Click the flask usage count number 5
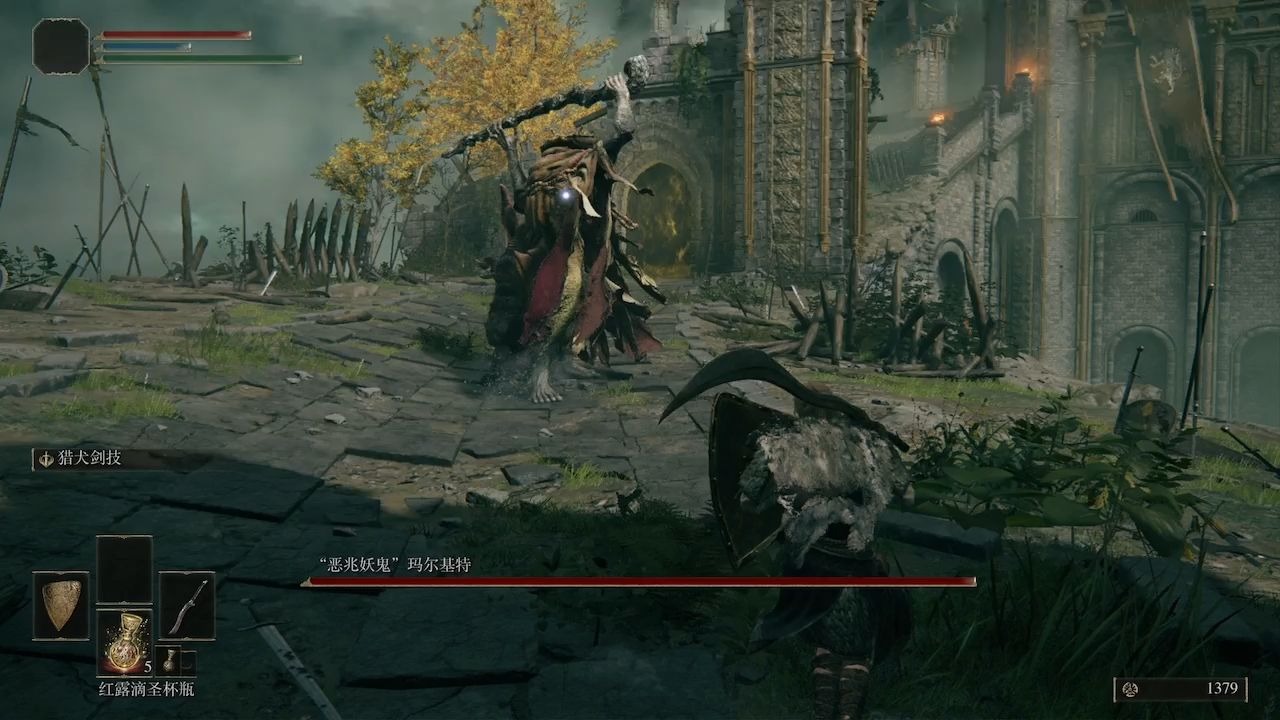This screenshot has height=720, width=1280. pyautogui.click(x=147, y=666)
